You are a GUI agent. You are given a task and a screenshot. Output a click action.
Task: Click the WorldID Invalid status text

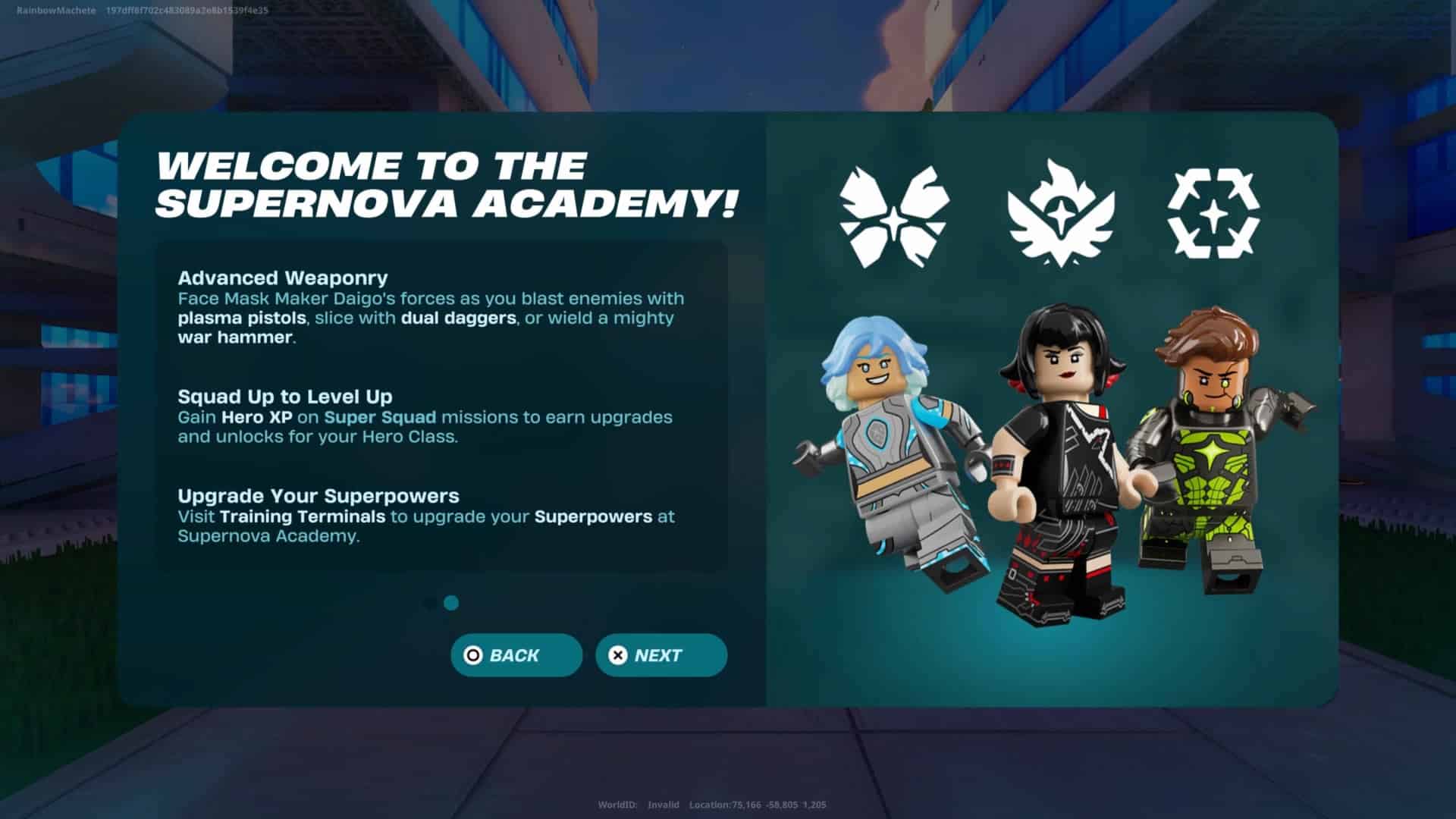[x=639, y=806]
